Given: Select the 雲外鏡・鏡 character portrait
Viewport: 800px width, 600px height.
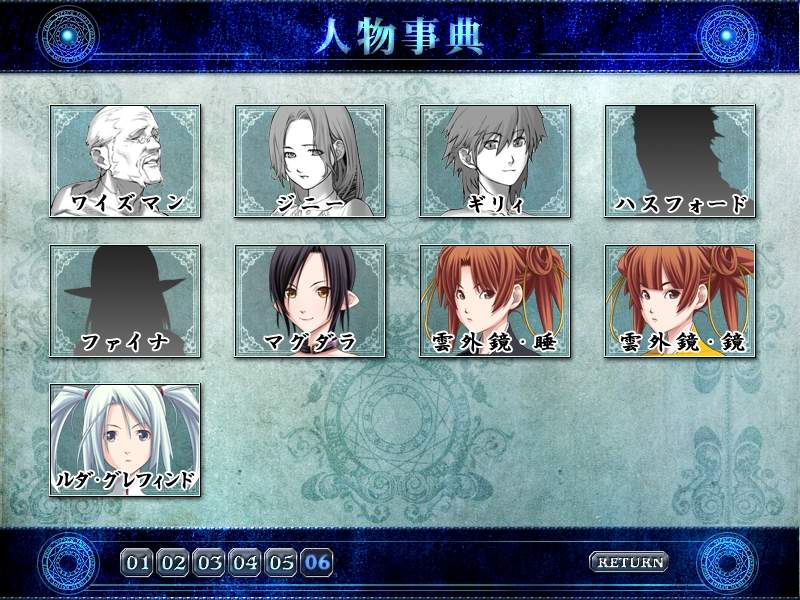Looking at the screenshot, I should [680, 300].
